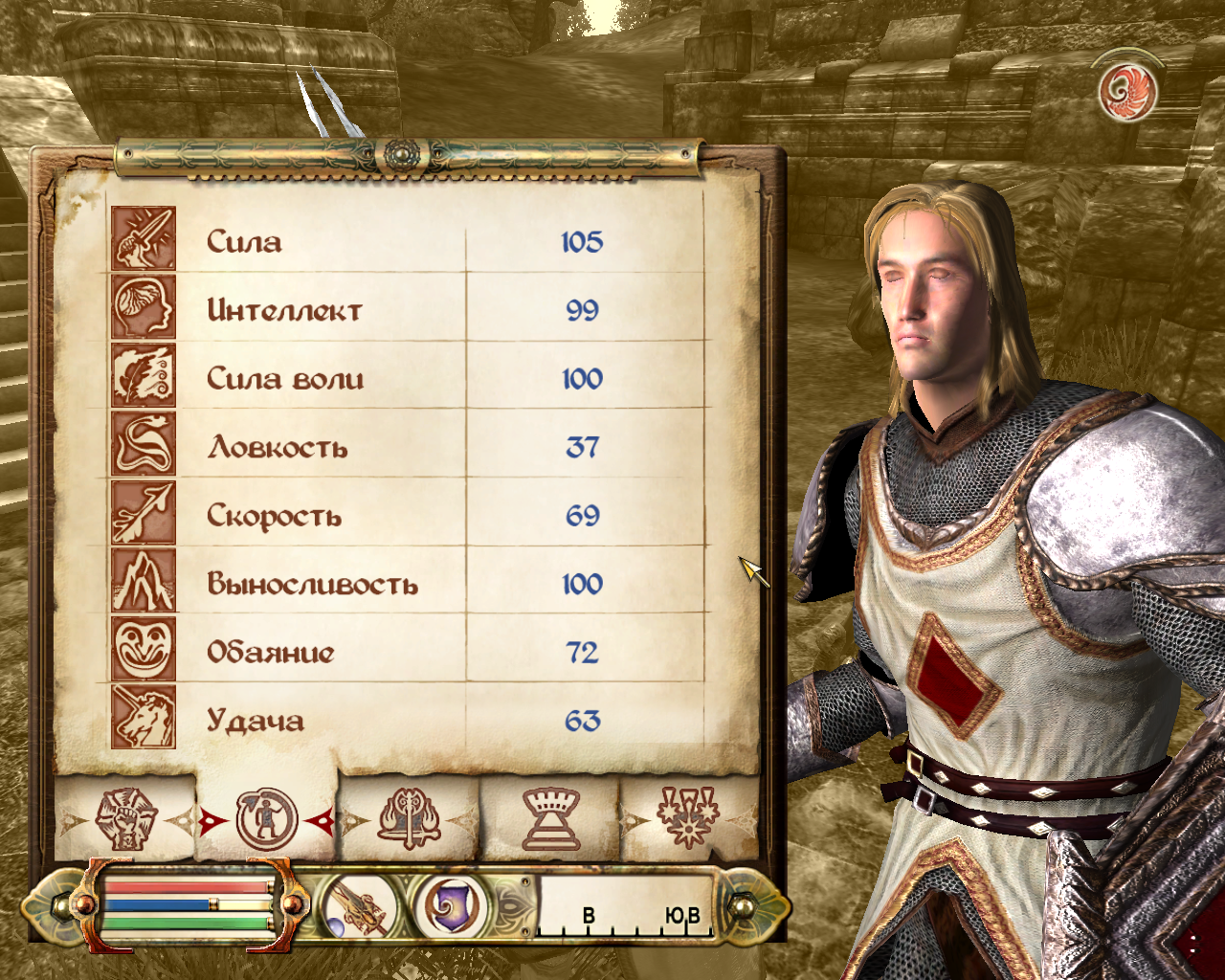Open the skills tab with axe emblem

tap(409, 819)
